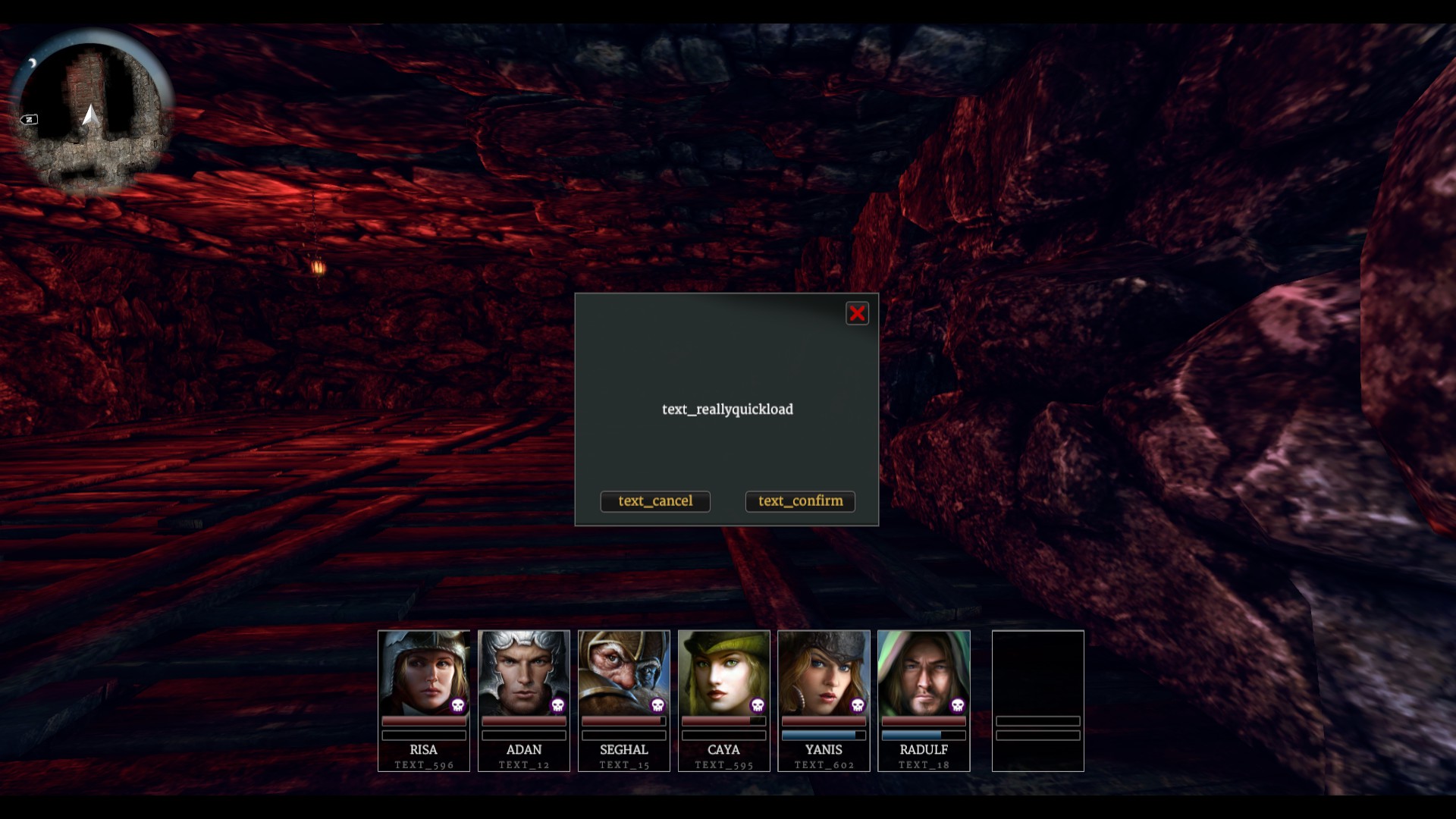This screenshot has width=1456, height=819.
Task: Confirm quickload with text_confirm button
Action: (x=800, y=501)
